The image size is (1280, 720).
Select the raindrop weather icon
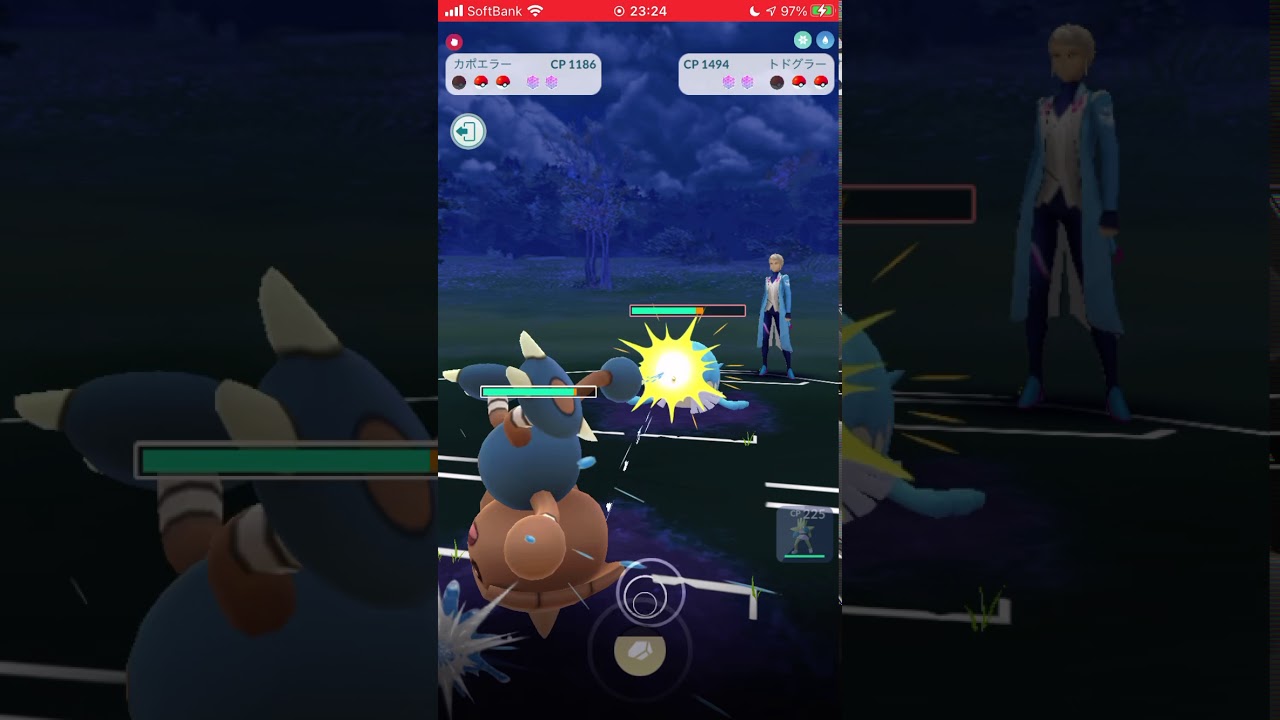(827, 39)
